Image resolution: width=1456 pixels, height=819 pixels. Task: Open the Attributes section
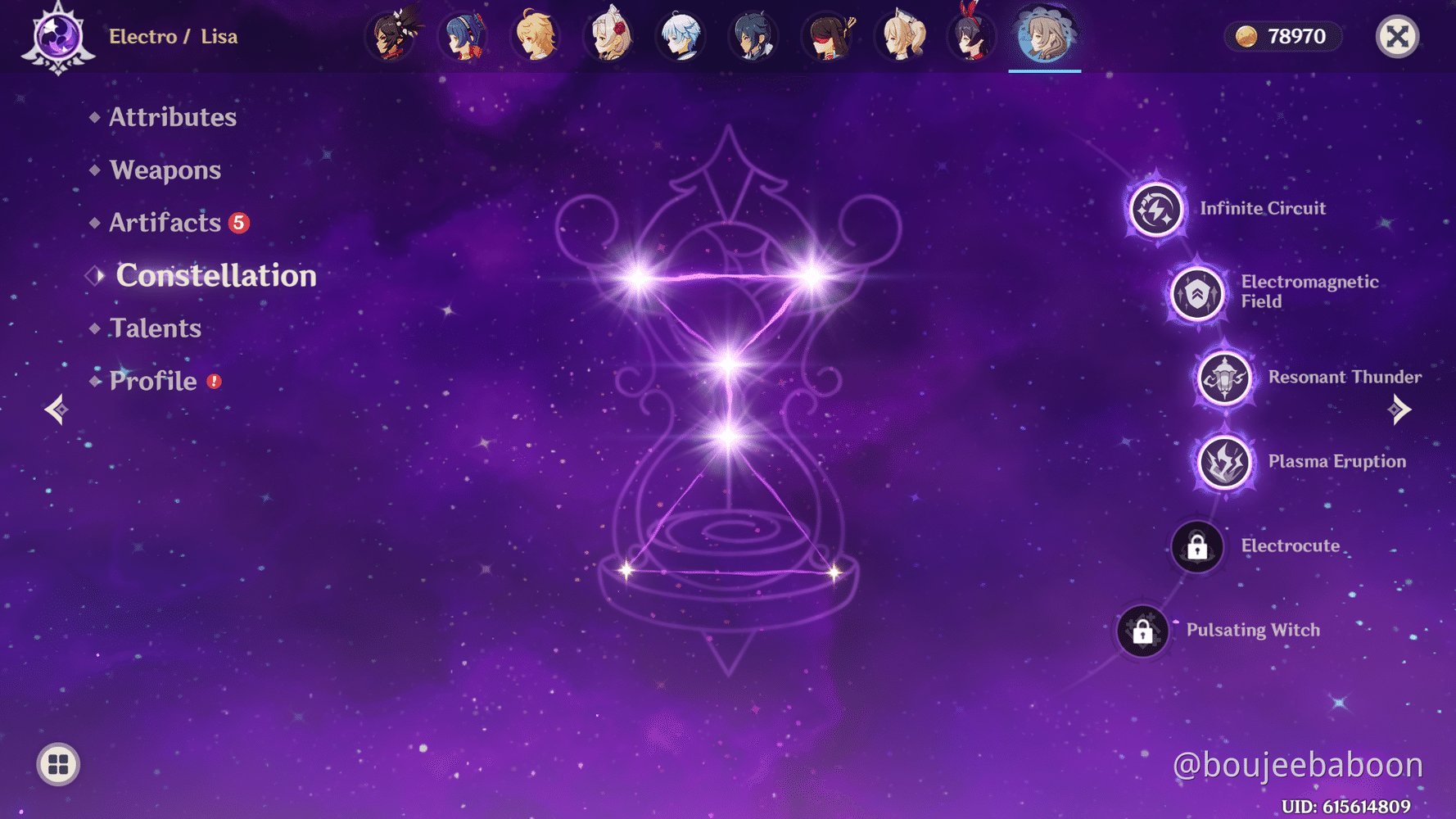172,117
